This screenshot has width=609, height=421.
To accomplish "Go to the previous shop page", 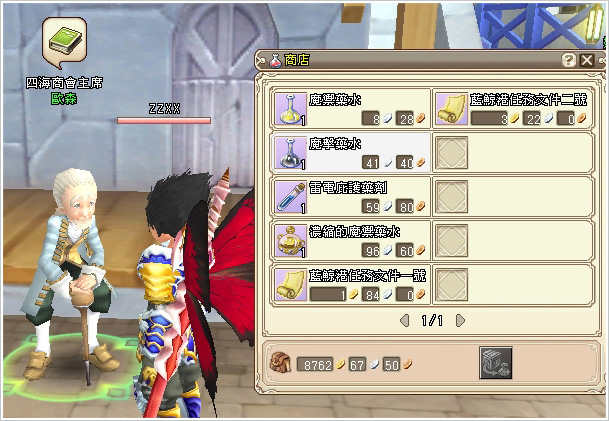I will point(405,321).
